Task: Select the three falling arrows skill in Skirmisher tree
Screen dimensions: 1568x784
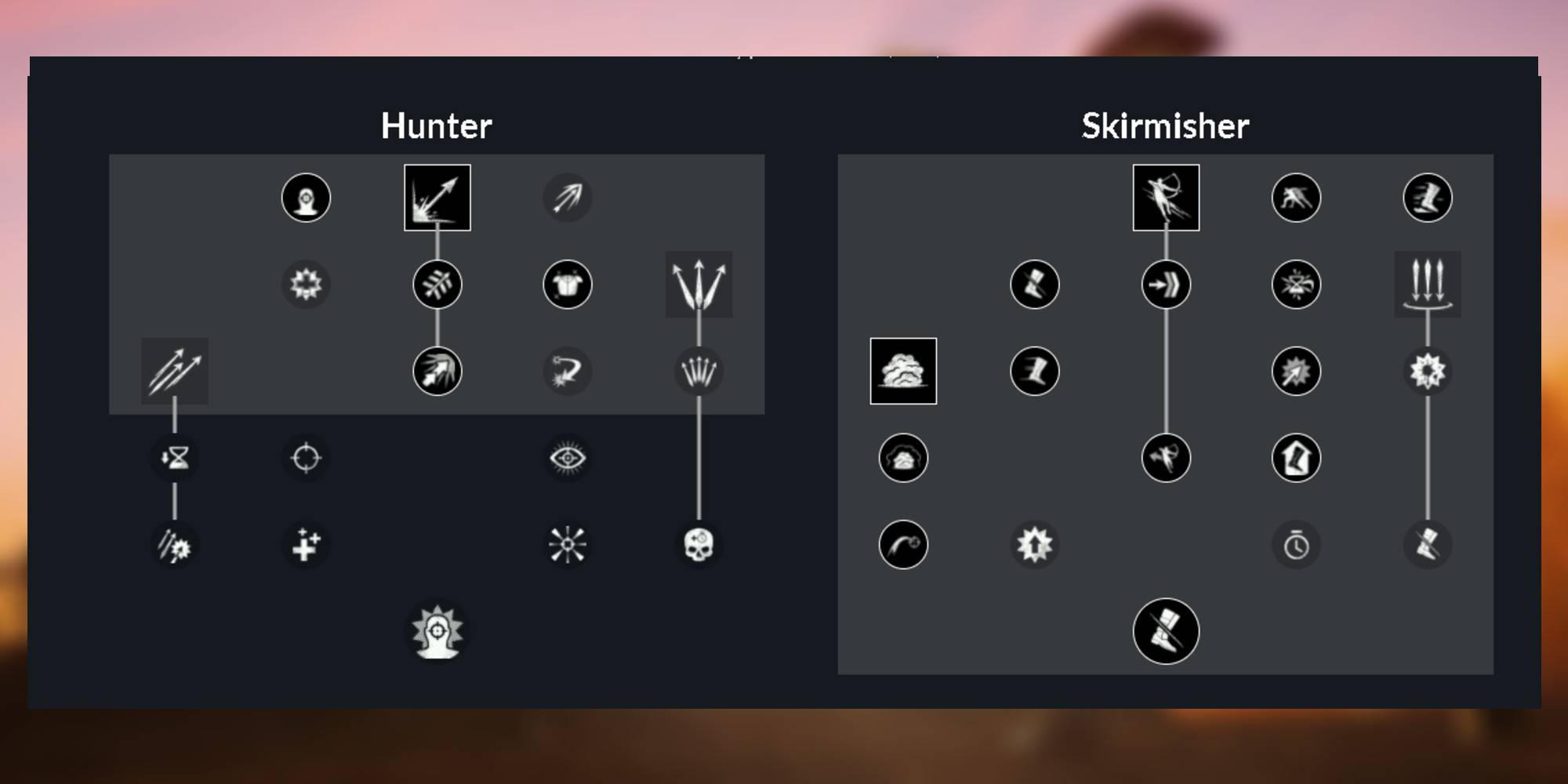Action: [1427, 285]
